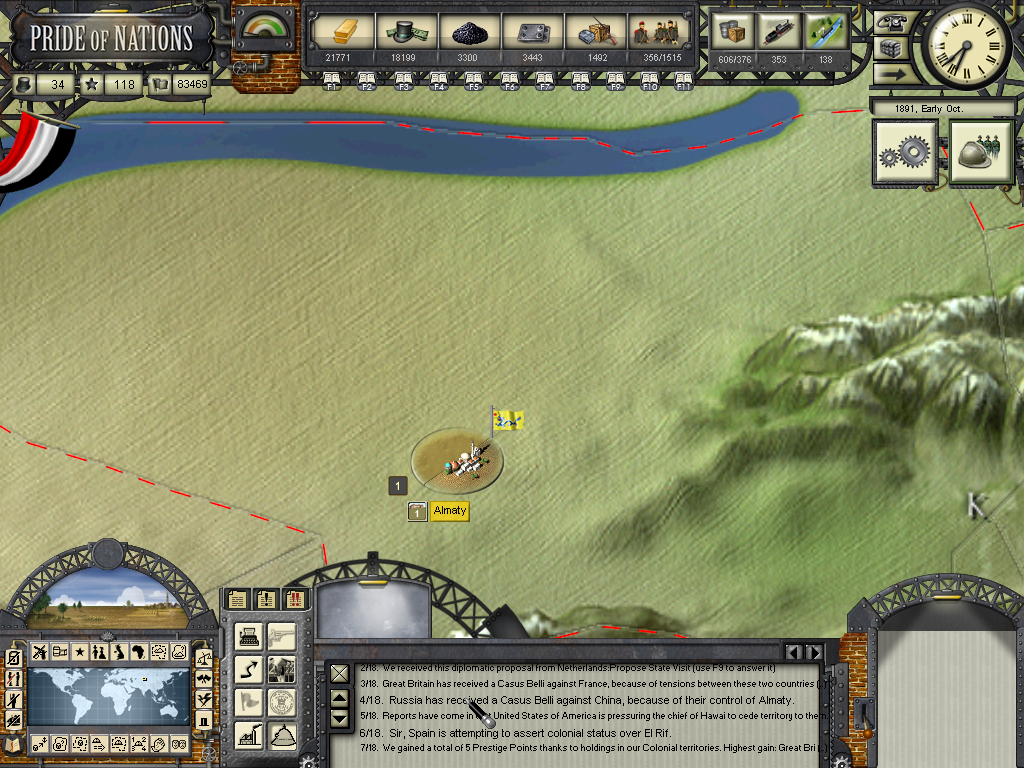Click the locomotive rail capacity icon
This screenshot has width=1024, height=768.
coord(779,30)
